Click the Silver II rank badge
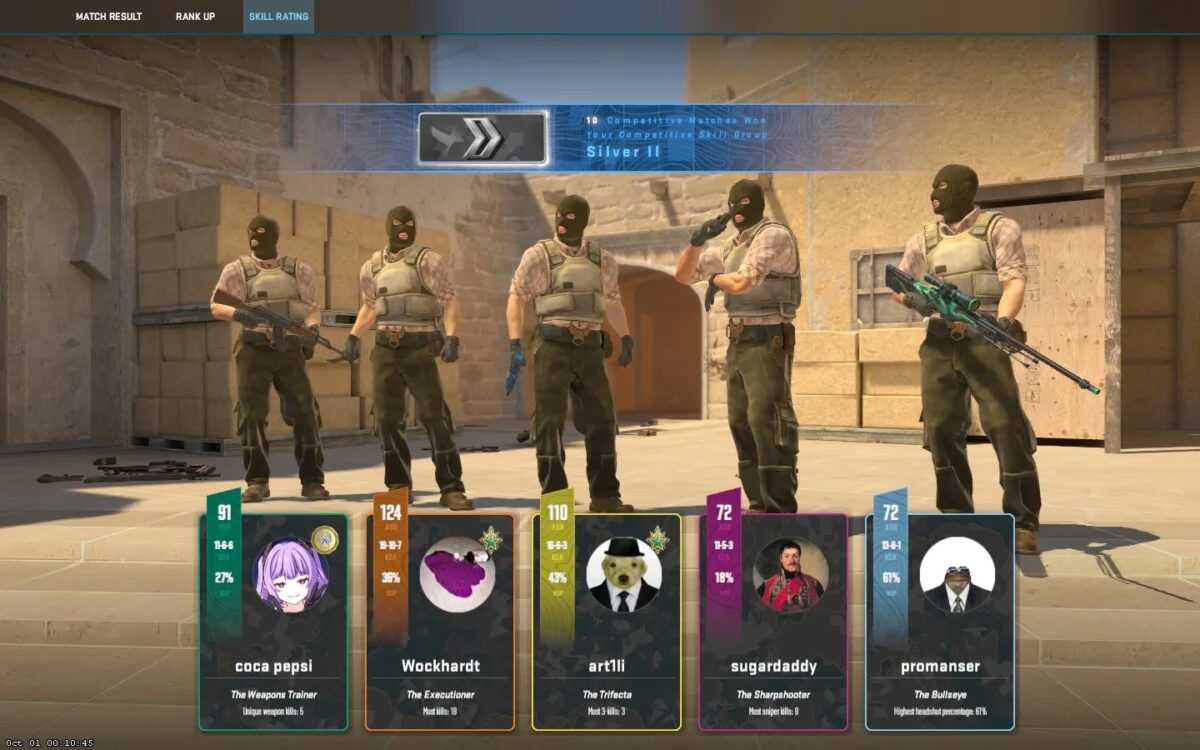Image resolution: width=1200 pixels, height=750 pixels. pos(482,138)
